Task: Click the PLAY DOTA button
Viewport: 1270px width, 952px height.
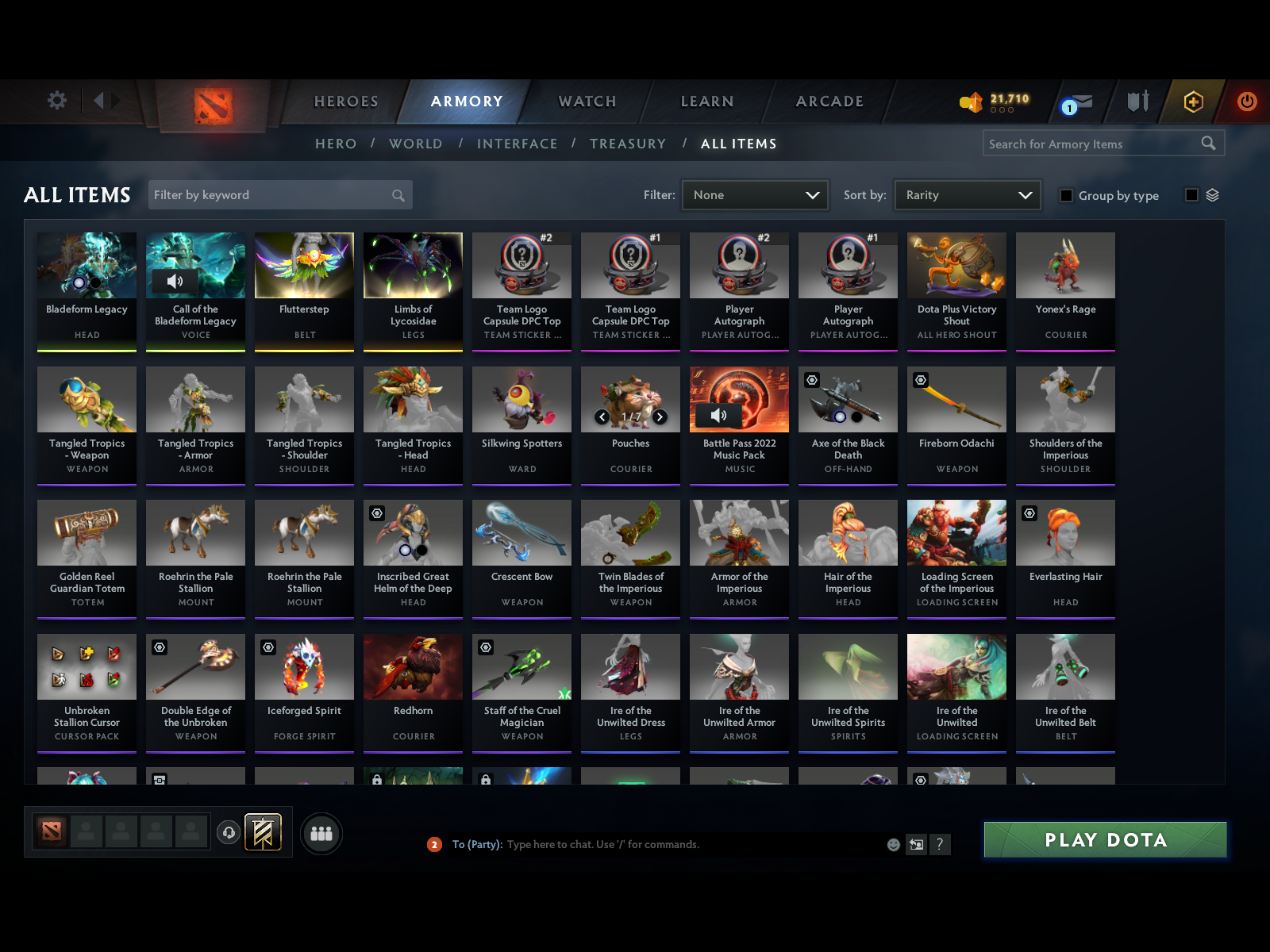Action: (x=1105, y=839)
